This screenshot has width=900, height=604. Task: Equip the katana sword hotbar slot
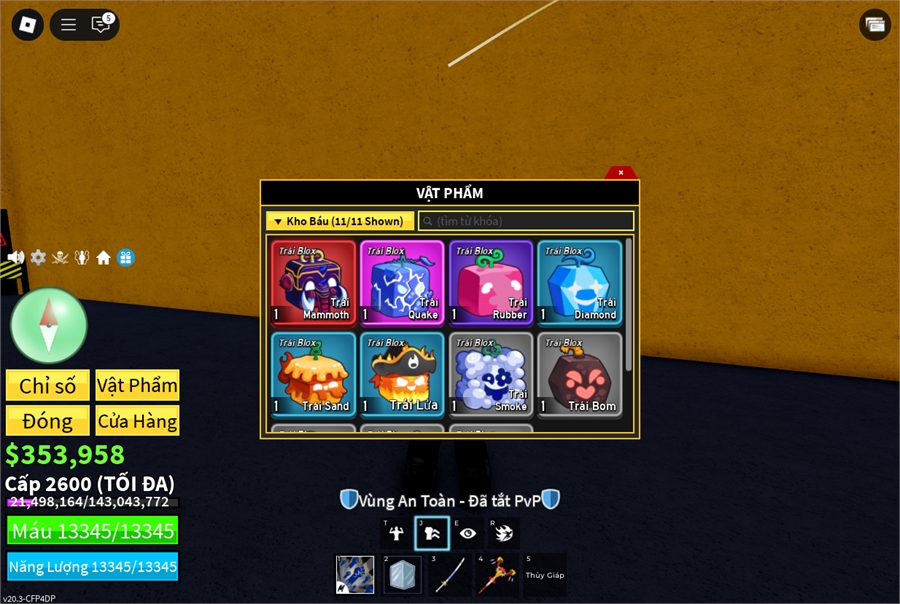(450, 576)
